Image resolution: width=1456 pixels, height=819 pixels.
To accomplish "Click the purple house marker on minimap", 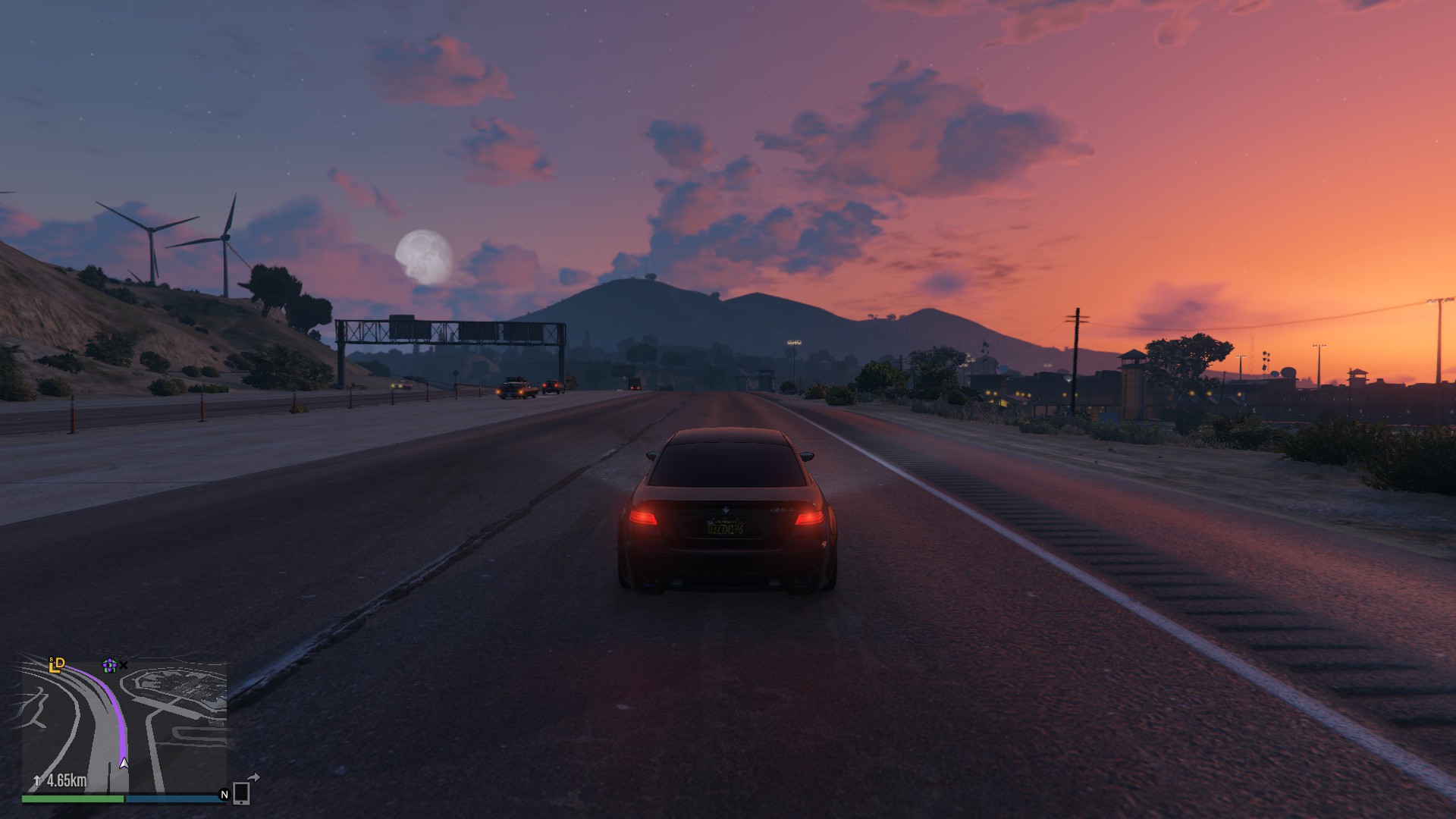I will (x=109, y=665).
